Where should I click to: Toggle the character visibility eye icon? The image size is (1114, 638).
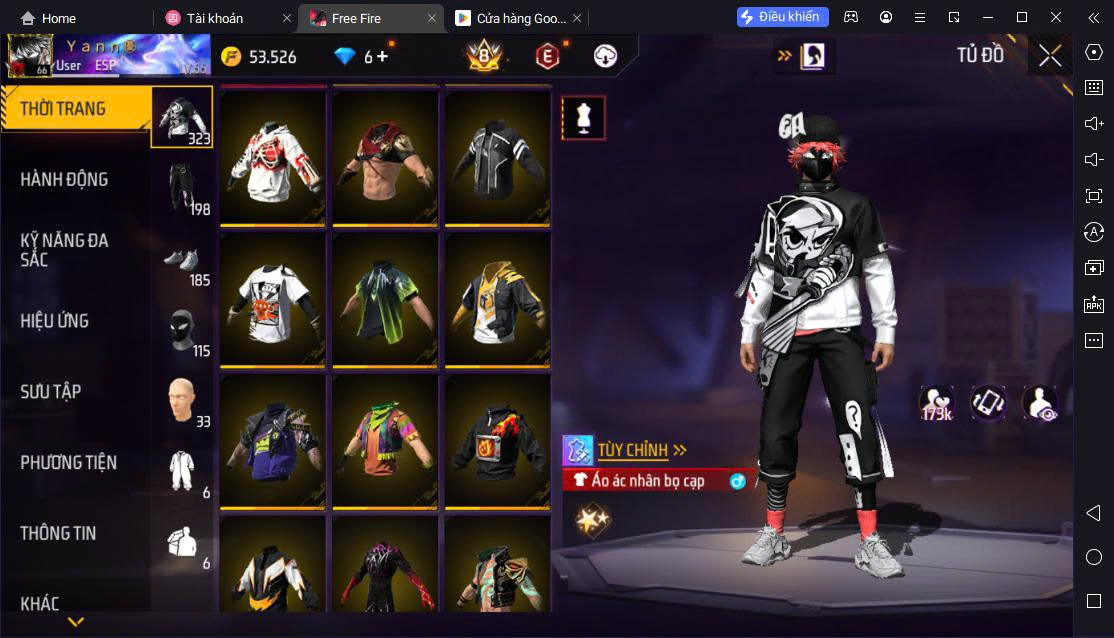click(x=1040, y=402)
